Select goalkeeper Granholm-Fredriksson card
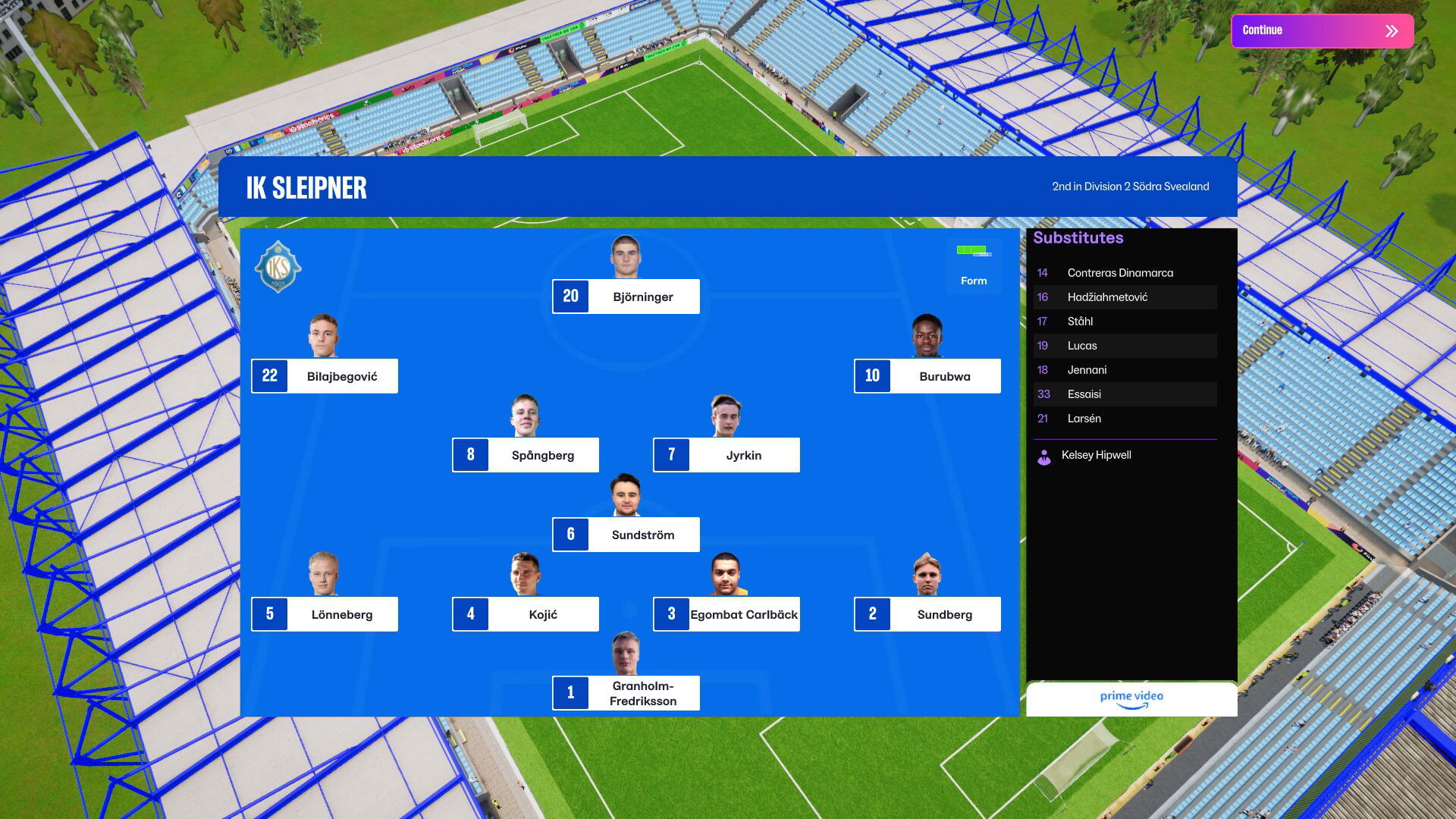Image resolution: width=1456 pixels, height=819 pixels. pos(626,693)
